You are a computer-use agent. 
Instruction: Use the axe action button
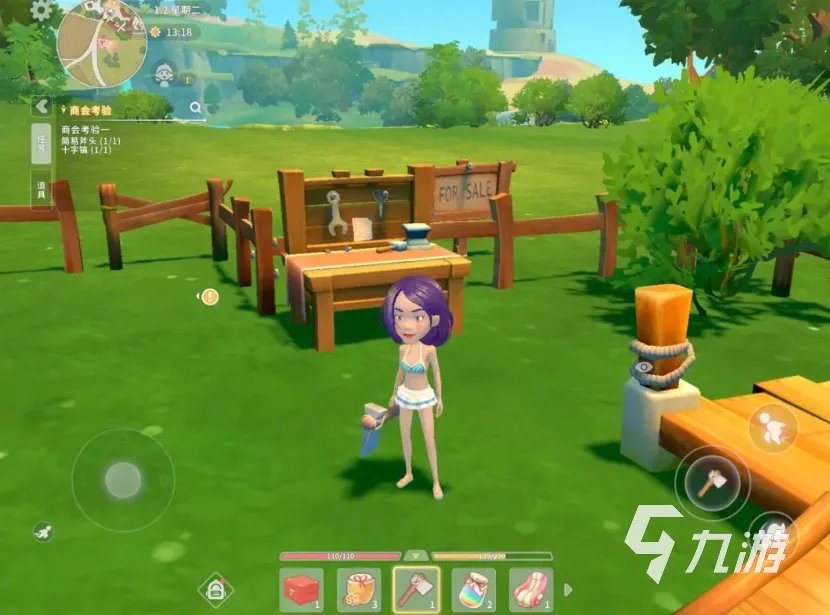click(x=712, y=484)
